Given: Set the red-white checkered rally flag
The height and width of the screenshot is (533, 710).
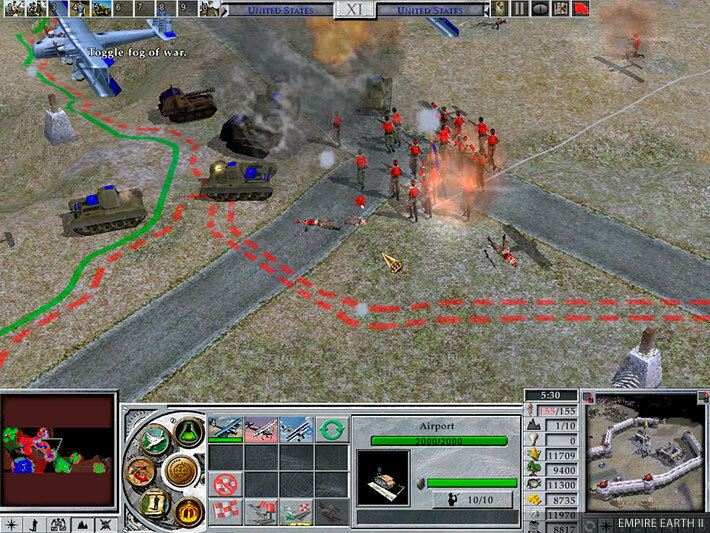Looking at the screenshot, I should (x=225, y=512).
